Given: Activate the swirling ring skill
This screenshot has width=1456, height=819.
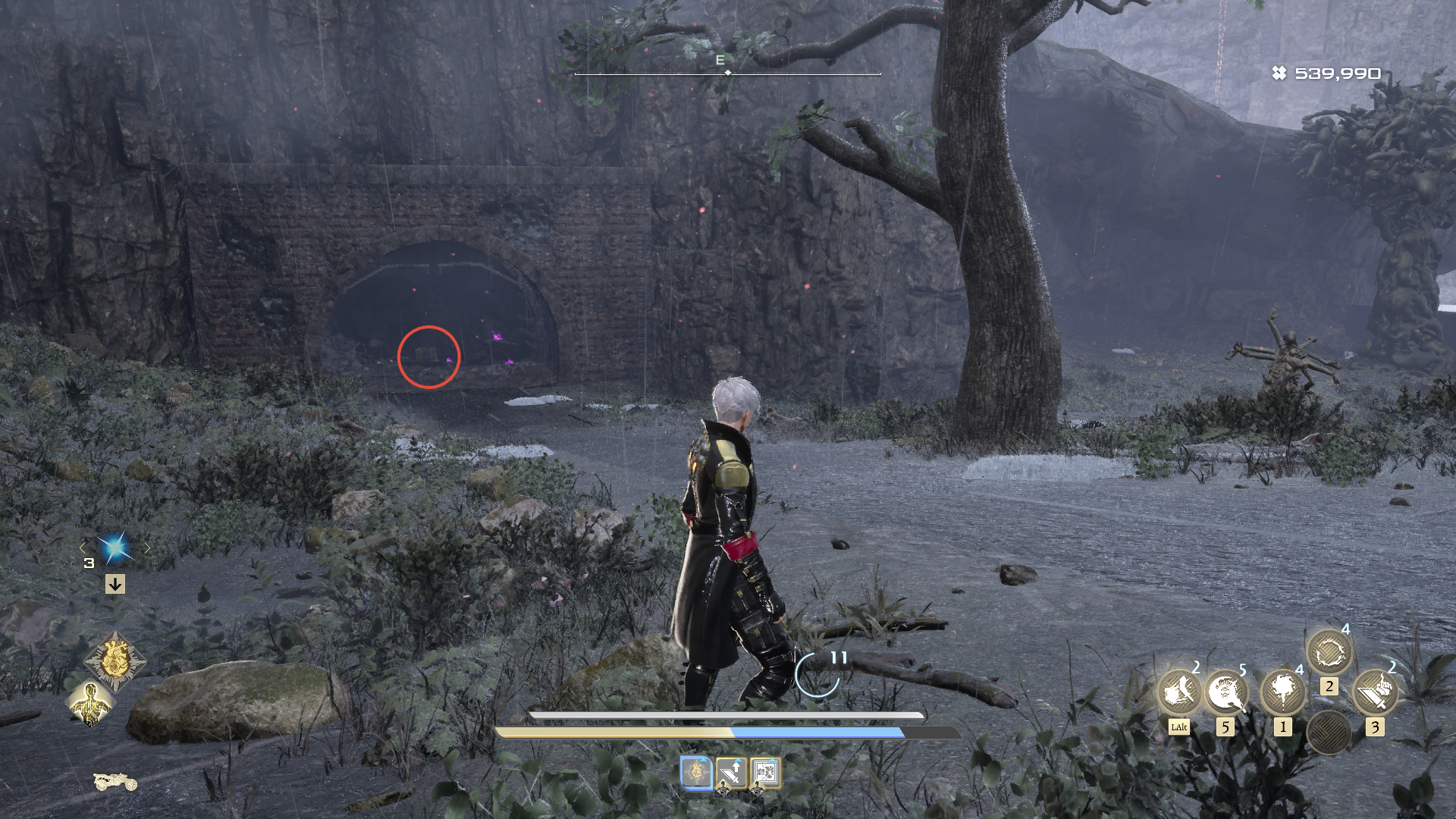Looking at the screenshot, I should (1329, 651).
